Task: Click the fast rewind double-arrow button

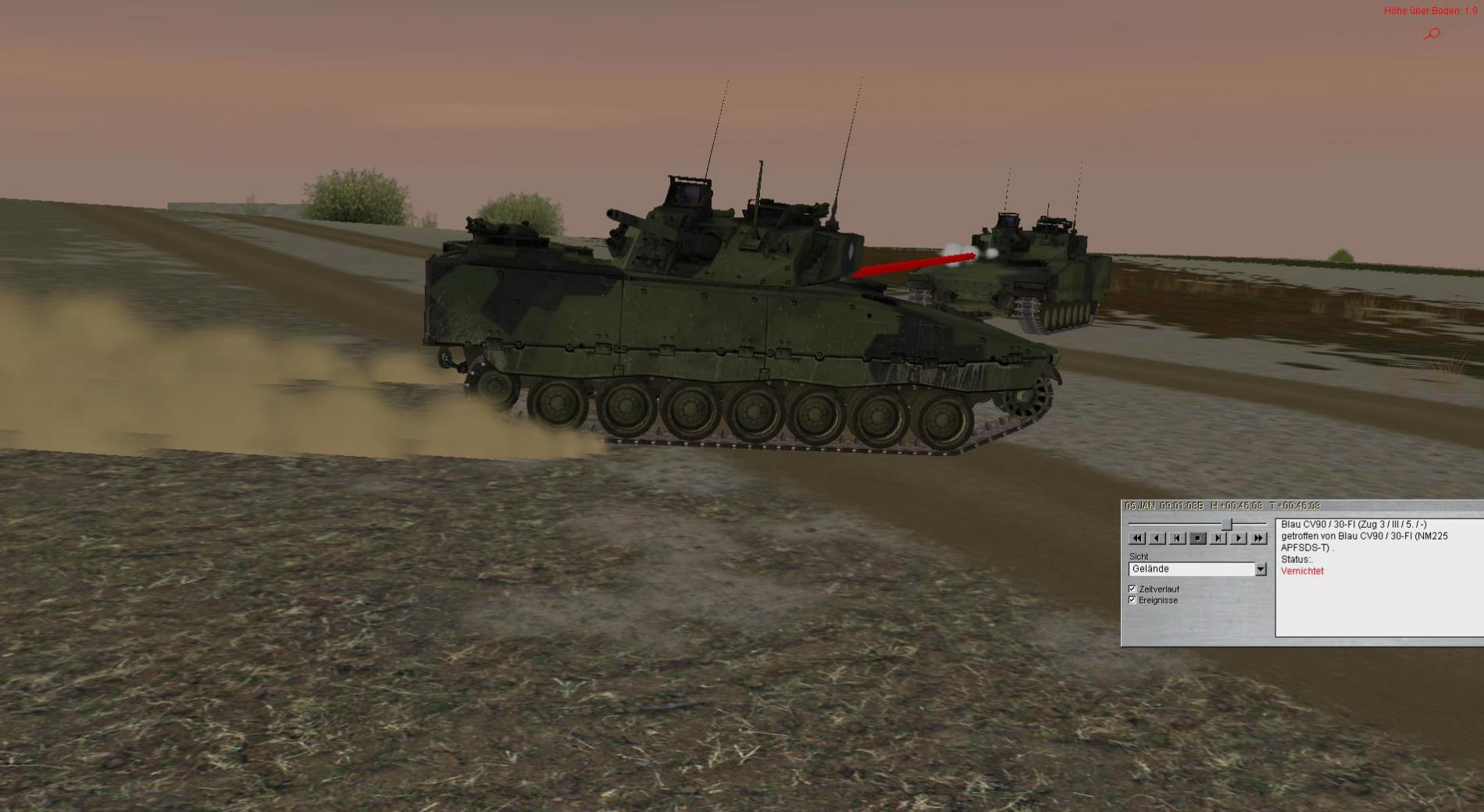Action: [x=1137, y=538]
